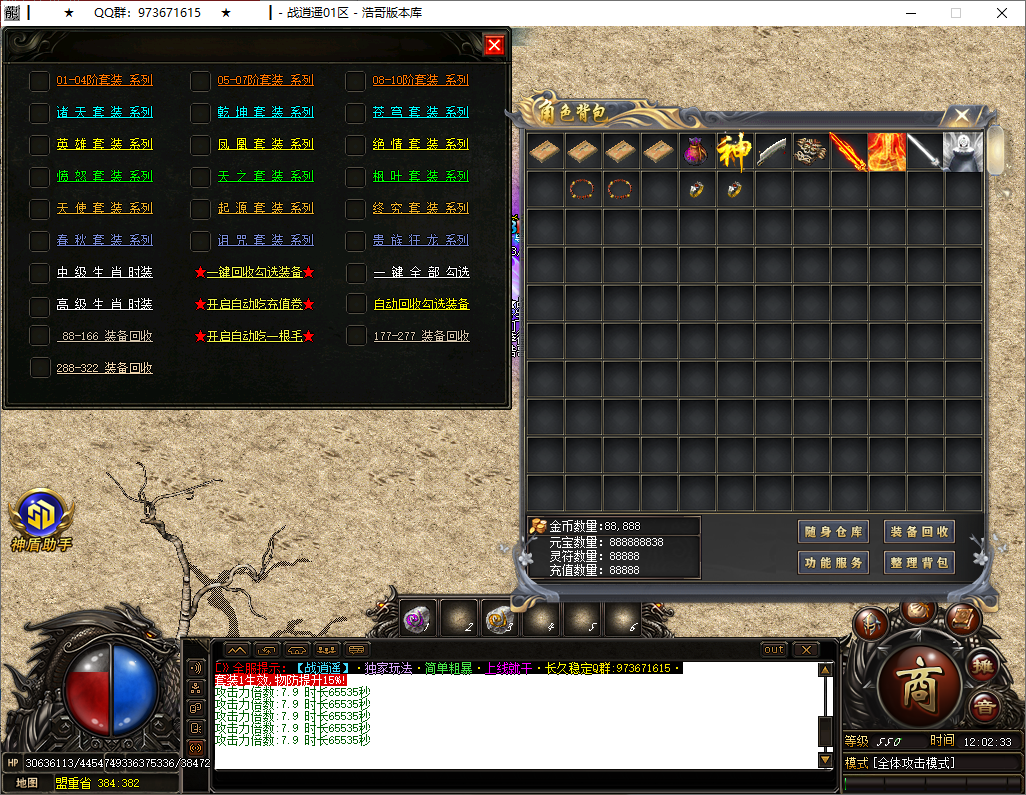Close the 角色背包 inventory window

pyautogui.click(x=961, y=115)
